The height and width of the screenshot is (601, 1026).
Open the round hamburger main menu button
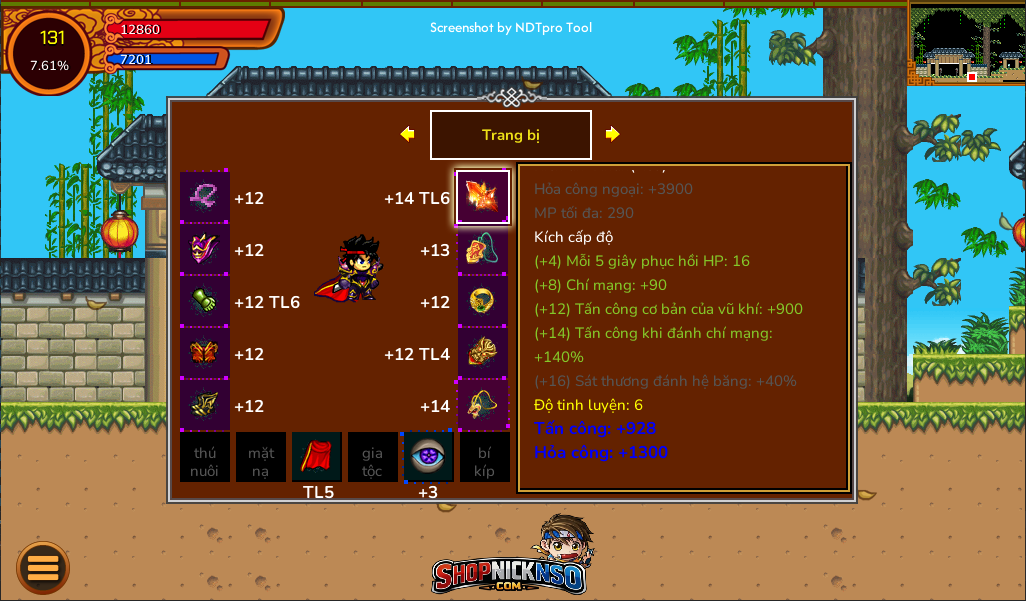coord(43,567)
